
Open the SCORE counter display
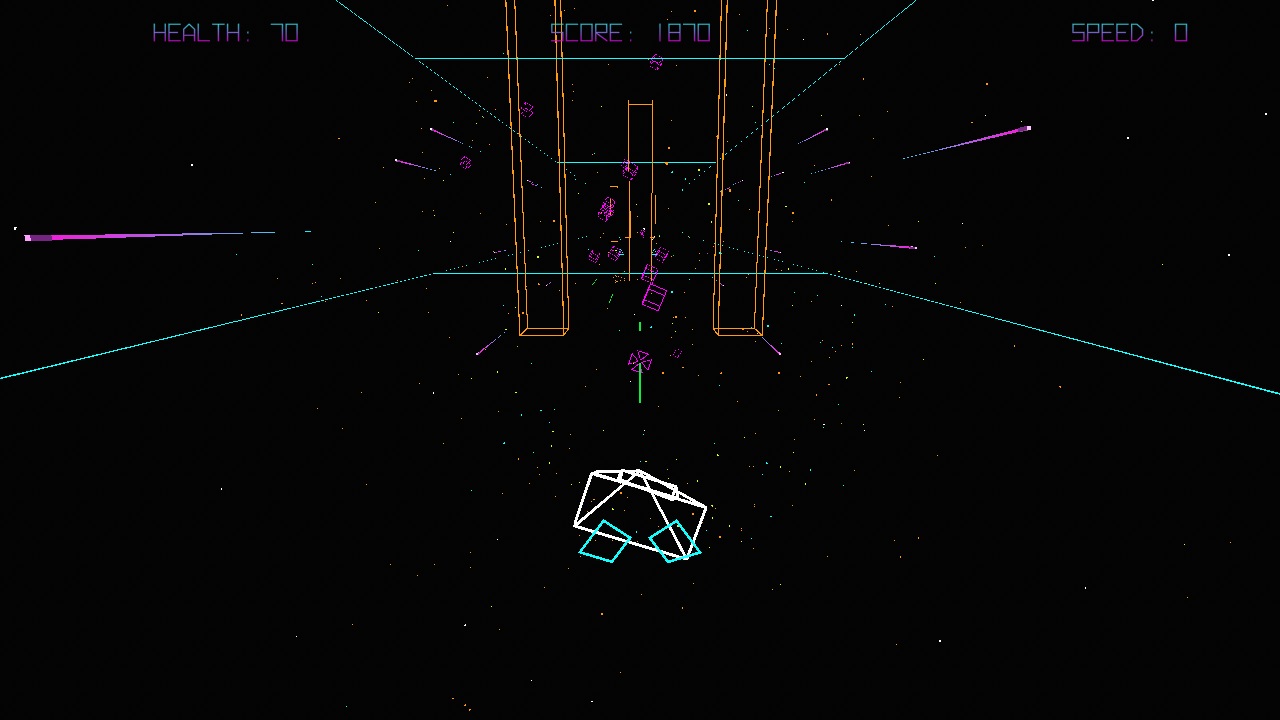tap(628, 32)
